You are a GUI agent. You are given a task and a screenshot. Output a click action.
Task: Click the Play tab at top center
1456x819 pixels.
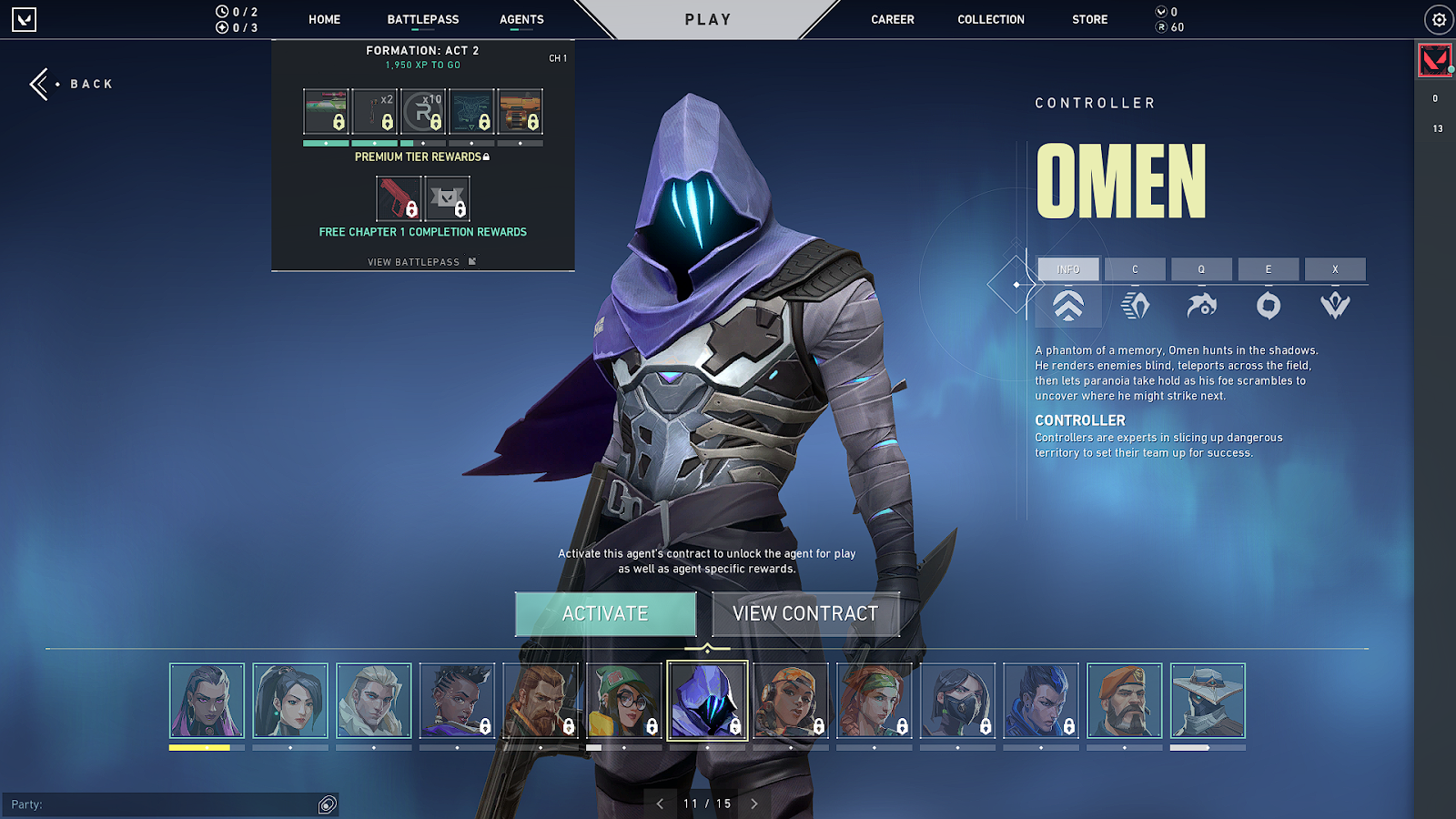(708, 19)
